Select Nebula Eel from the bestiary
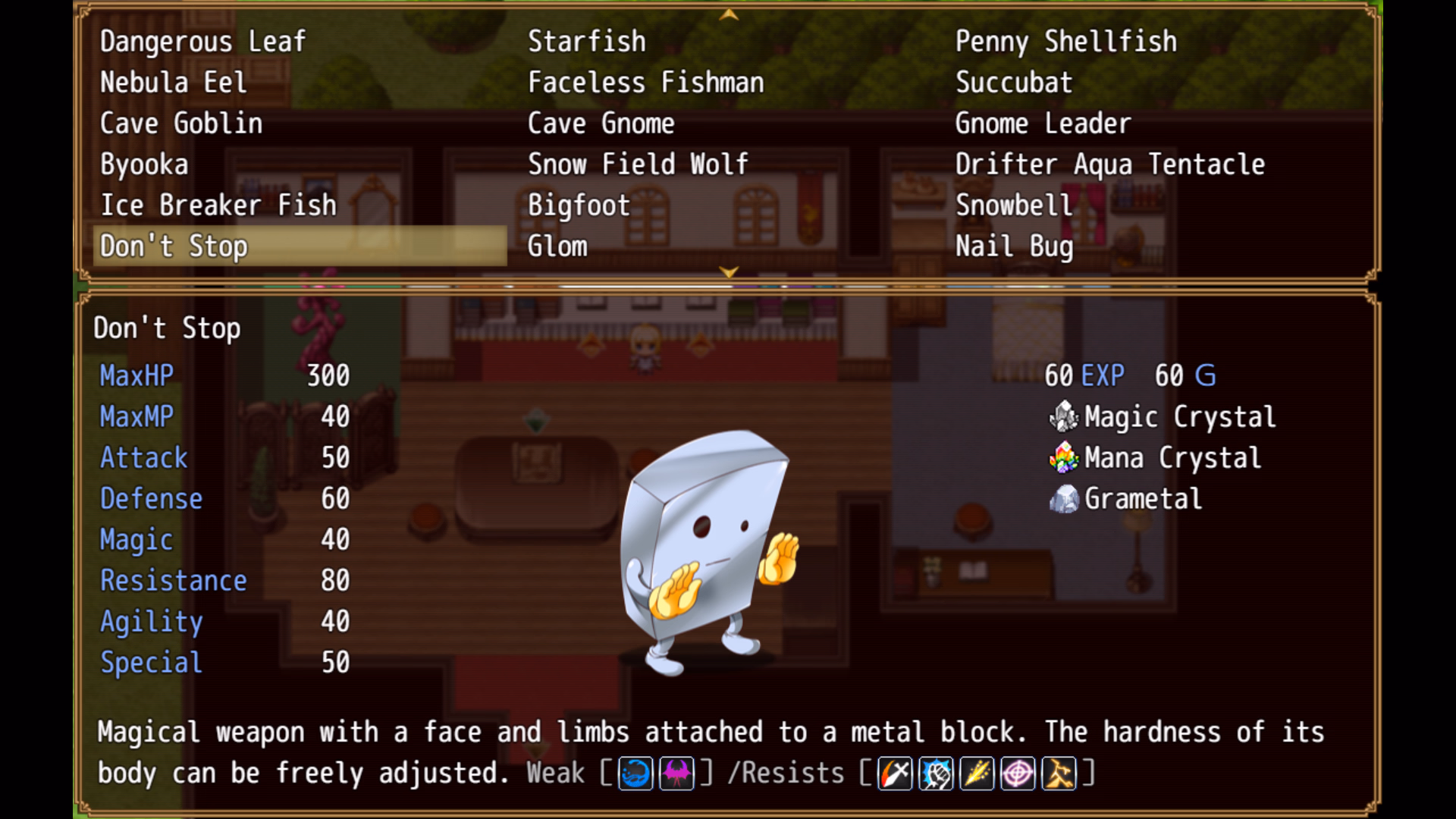The height and width of the screenshot is (819, 1456). [173, 83]
